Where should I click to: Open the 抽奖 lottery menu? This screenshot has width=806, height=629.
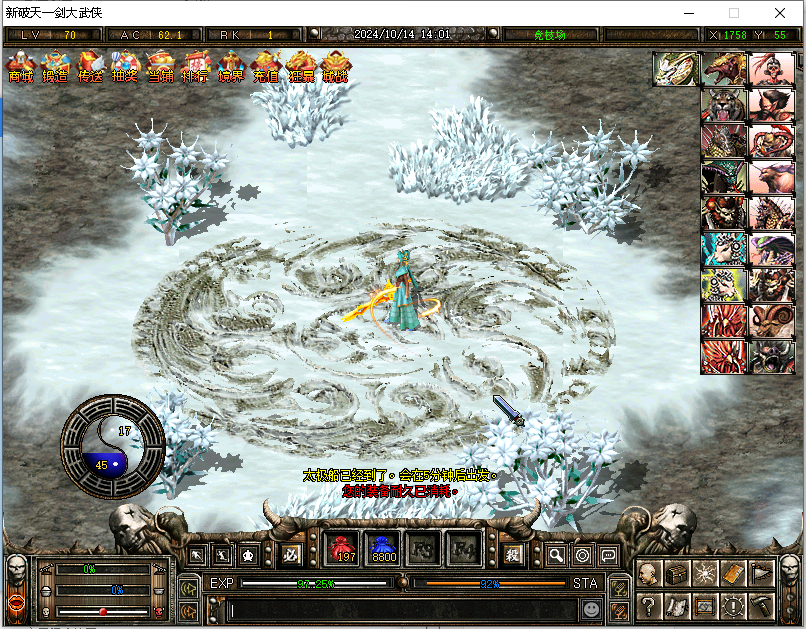point(125,67)
